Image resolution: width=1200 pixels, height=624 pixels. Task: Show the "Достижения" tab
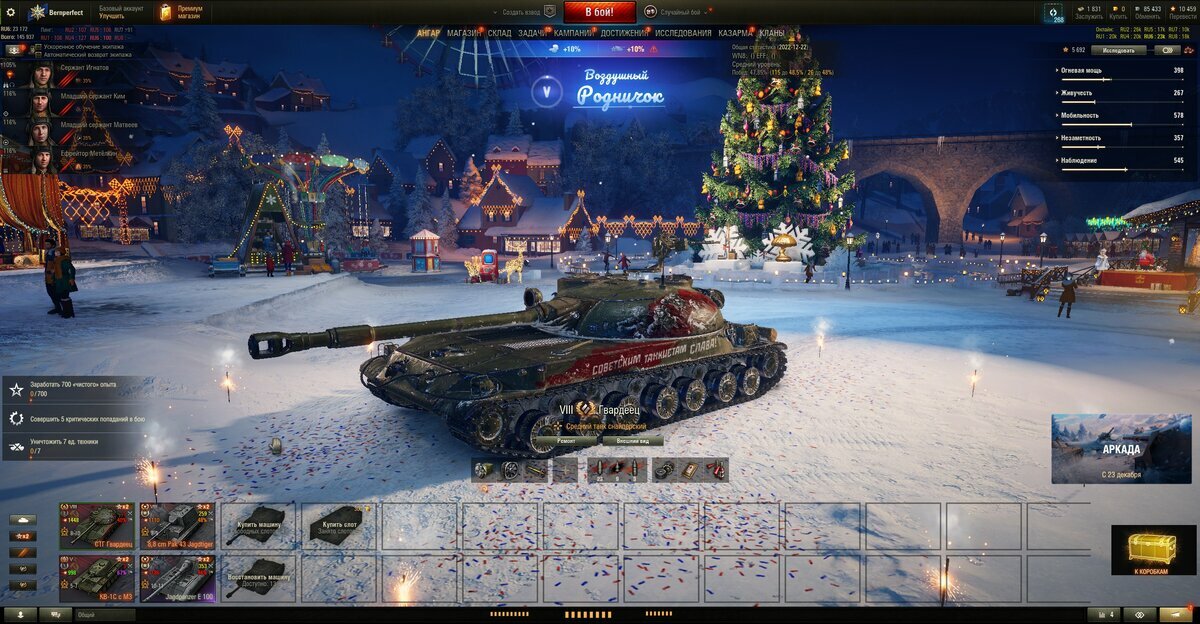(624, 33)
